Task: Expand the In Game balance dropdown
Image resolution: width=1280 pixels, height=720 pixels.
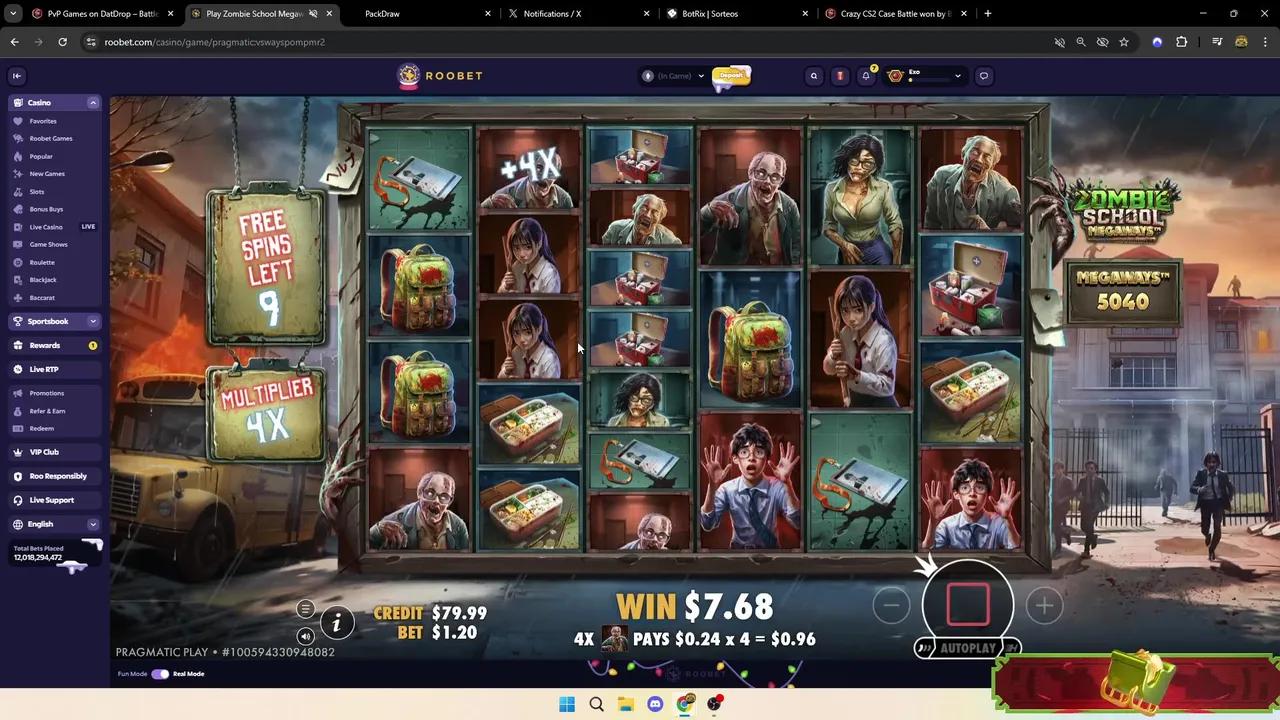Action: (700, 75)
